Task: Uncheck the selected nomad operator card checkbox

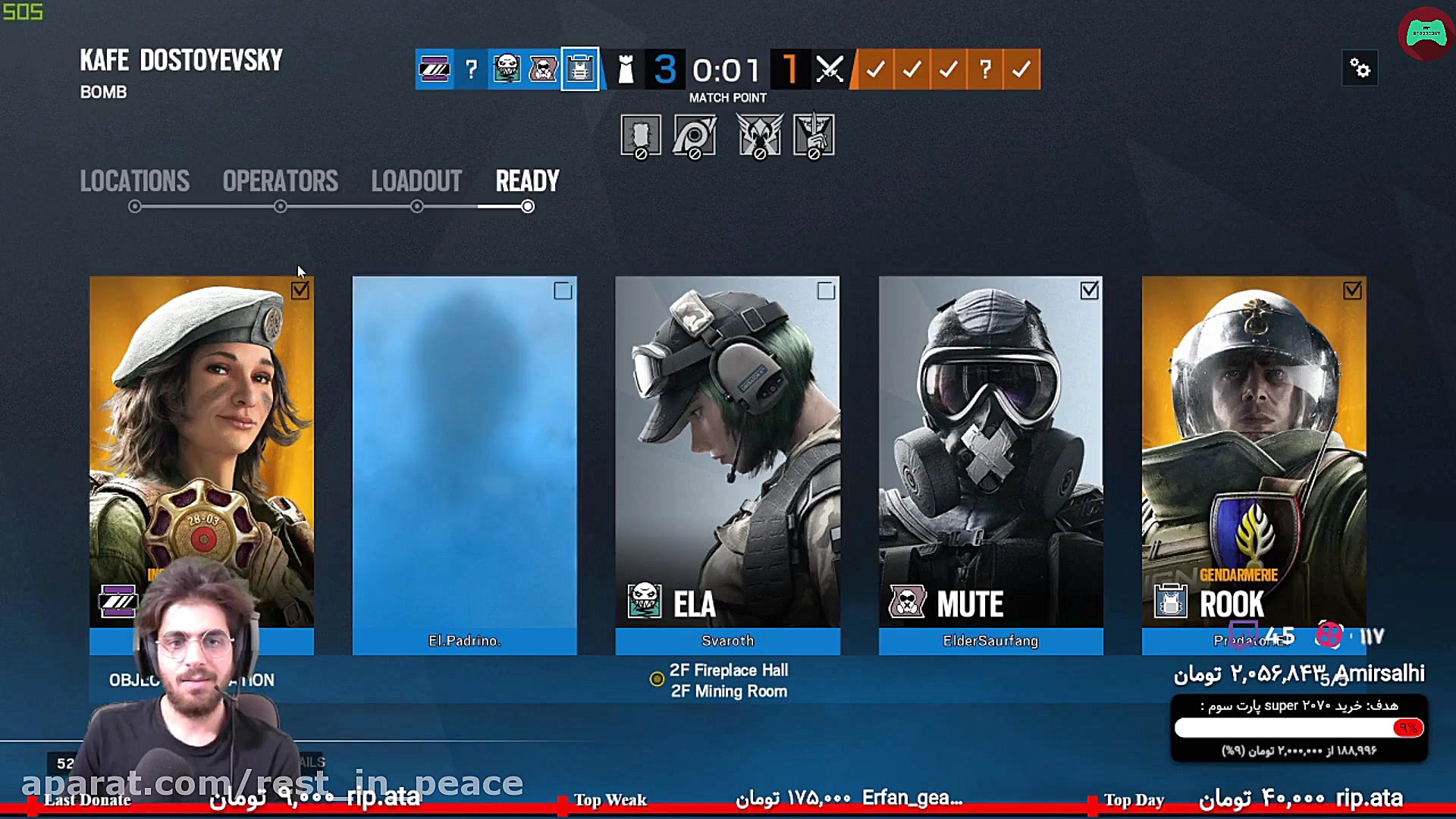Action: point(301,291)
